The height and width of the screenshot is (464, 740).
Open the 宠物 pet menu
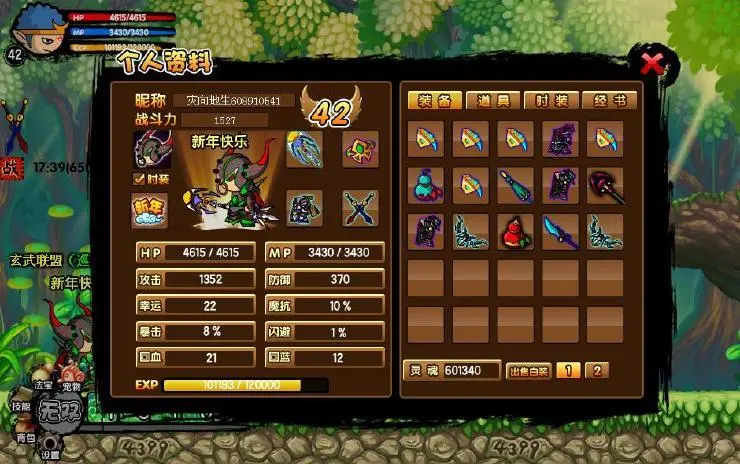pyautogui.click(x=70, y=385)
